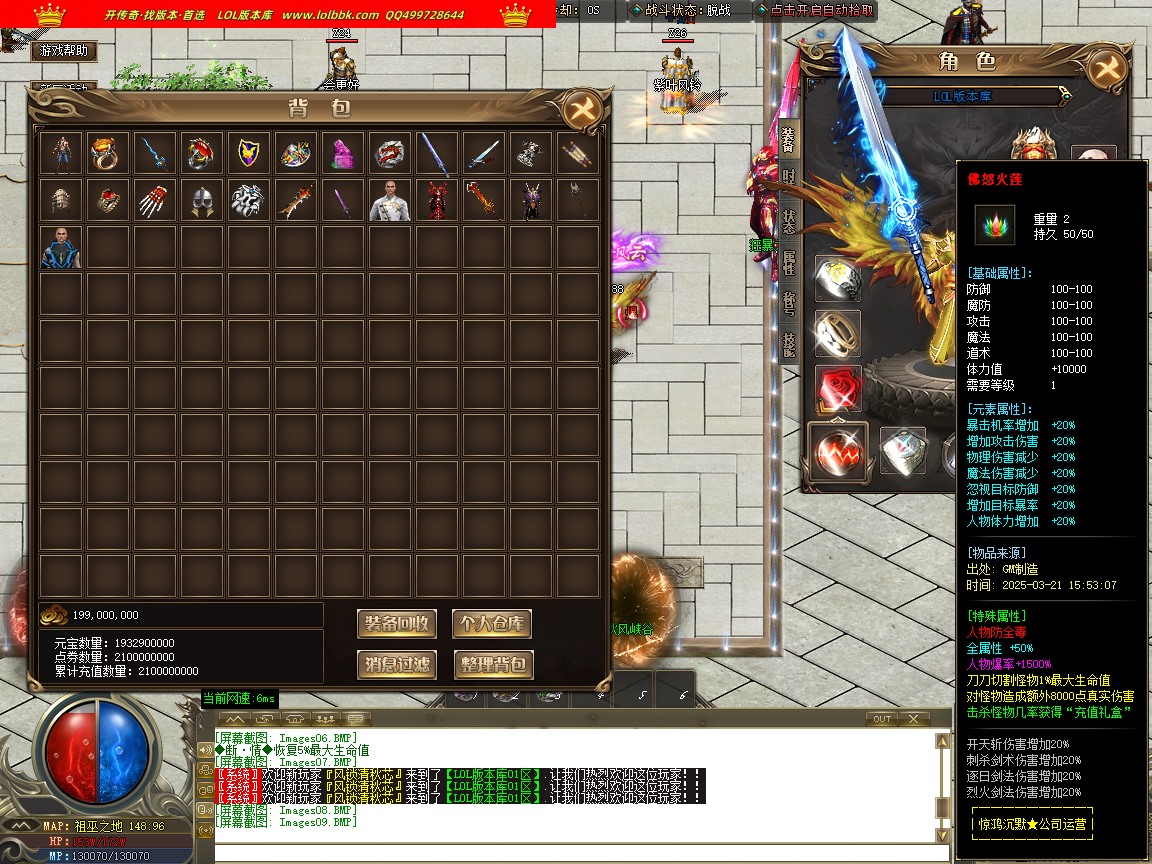Viewport: 1152px width, 864px height.
Task: Open 装备回收 equipment recycling
Action: tap(397, 624)
